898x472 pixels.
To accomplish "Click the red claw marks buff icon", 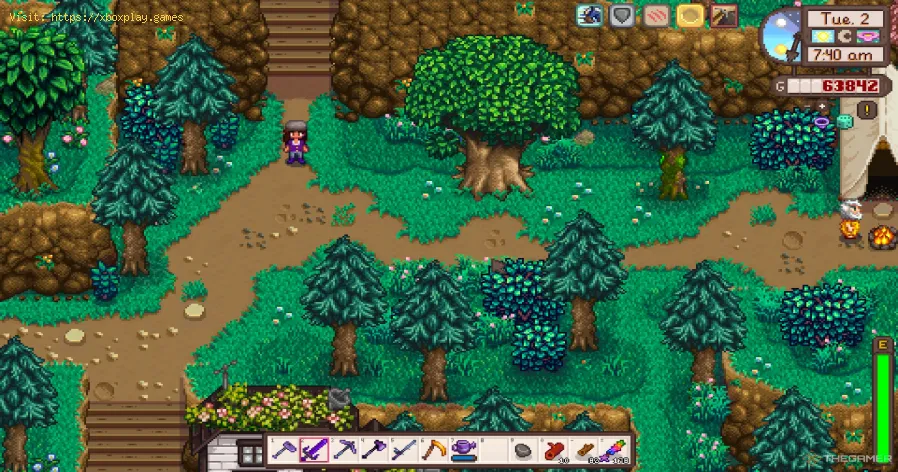I will (x=655, y=15).
